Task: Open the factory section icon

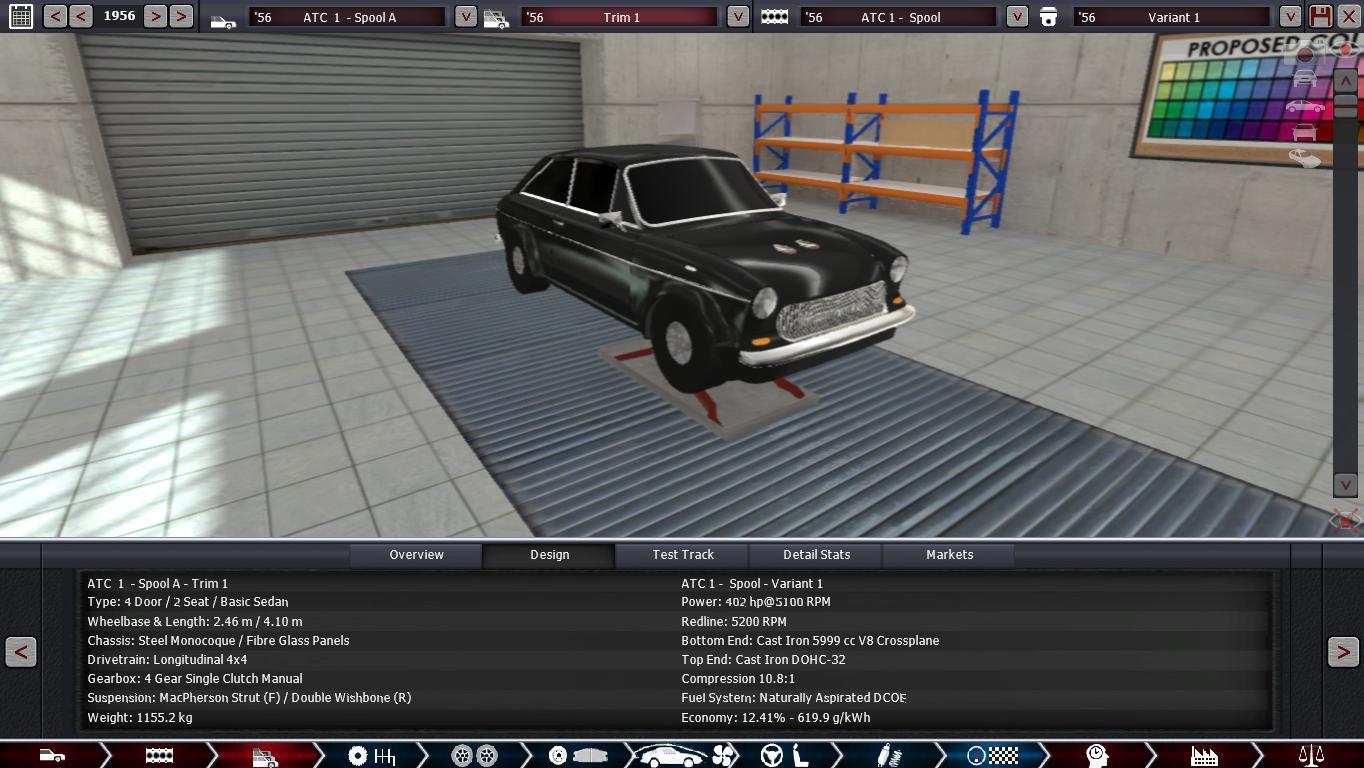Action: pos(1204,756)
